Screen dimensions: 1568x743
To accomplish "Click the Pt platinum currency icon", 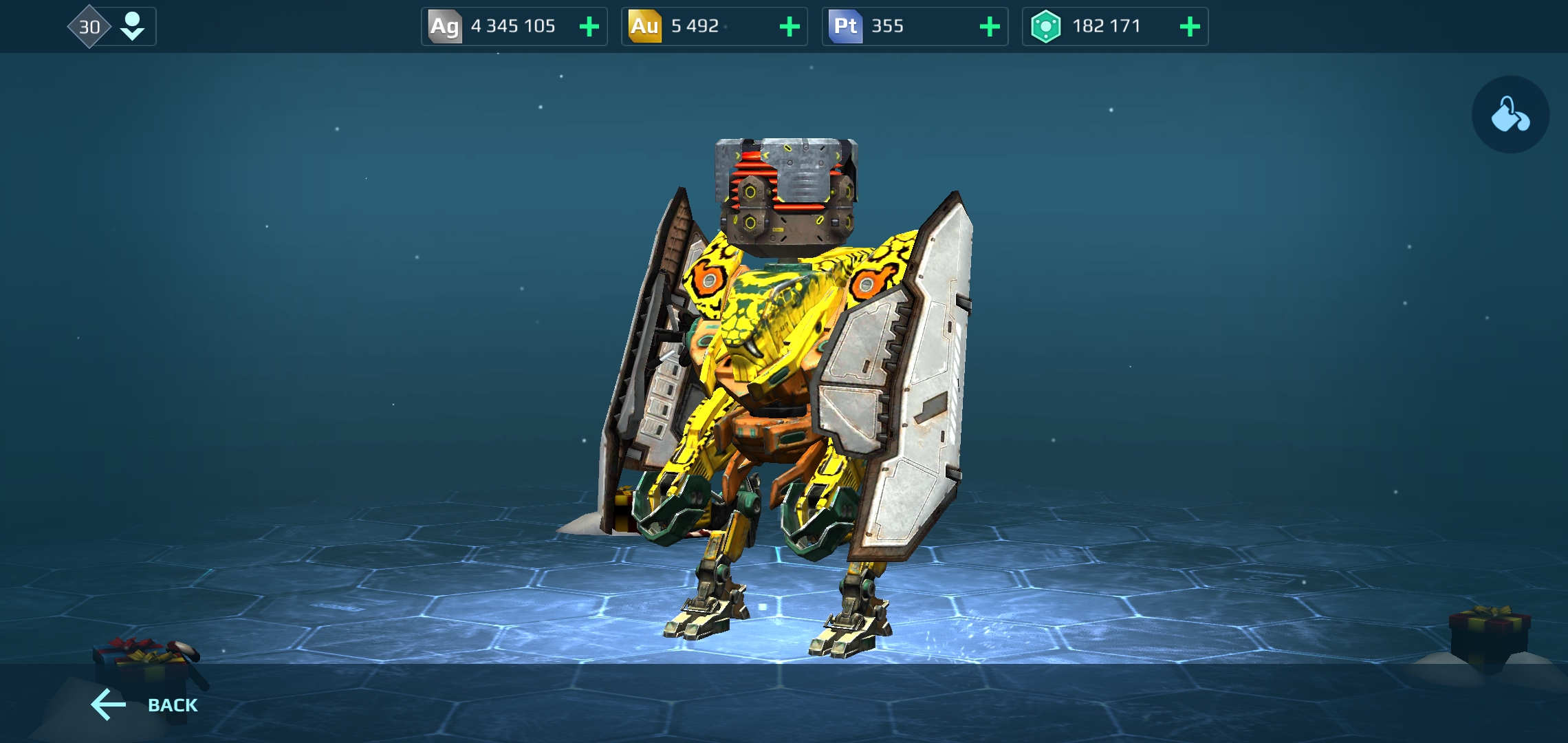I will pos(845,26).
